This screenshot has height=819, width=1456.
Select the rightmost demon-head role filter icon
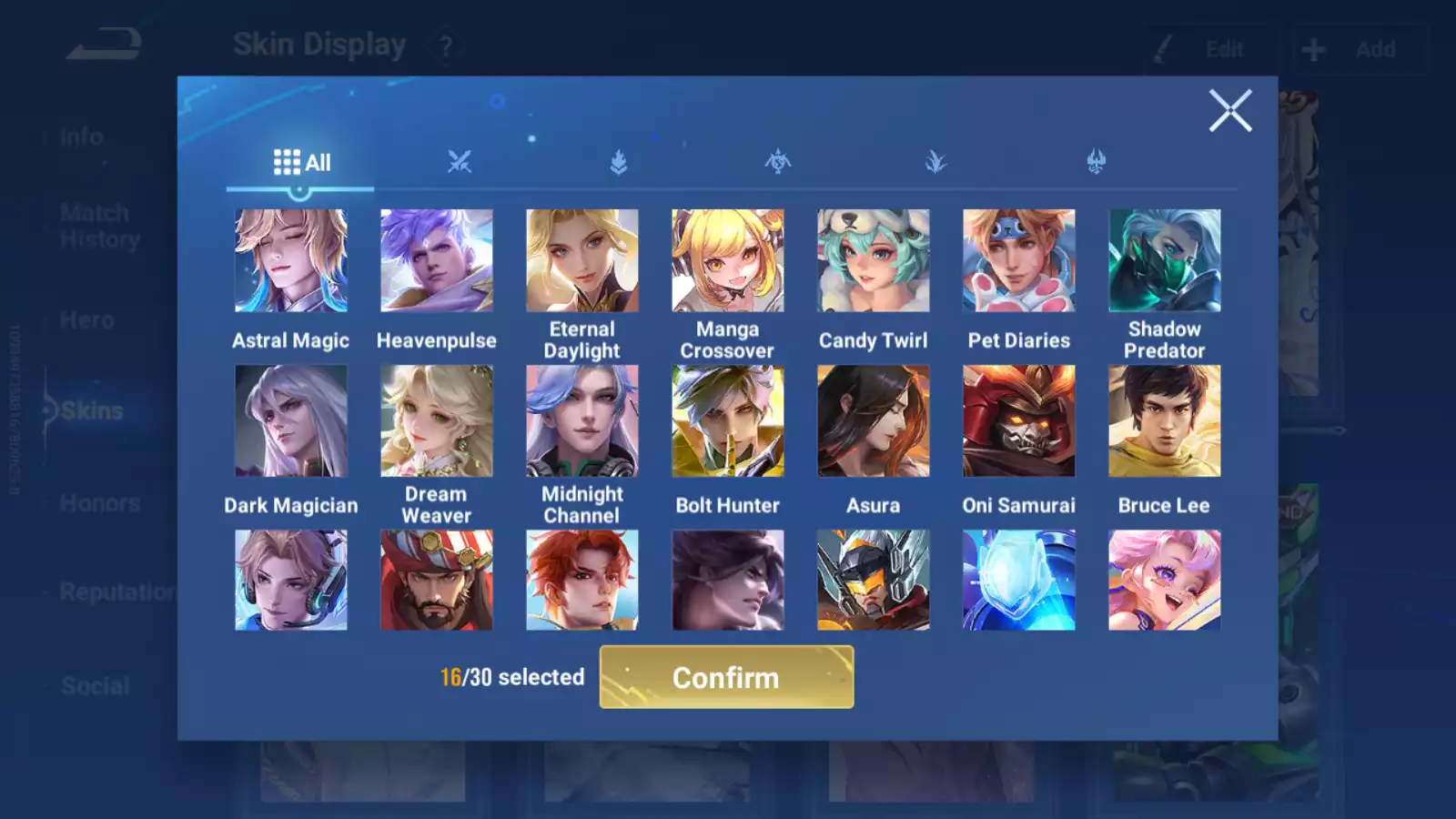(x=1097, y=160)
